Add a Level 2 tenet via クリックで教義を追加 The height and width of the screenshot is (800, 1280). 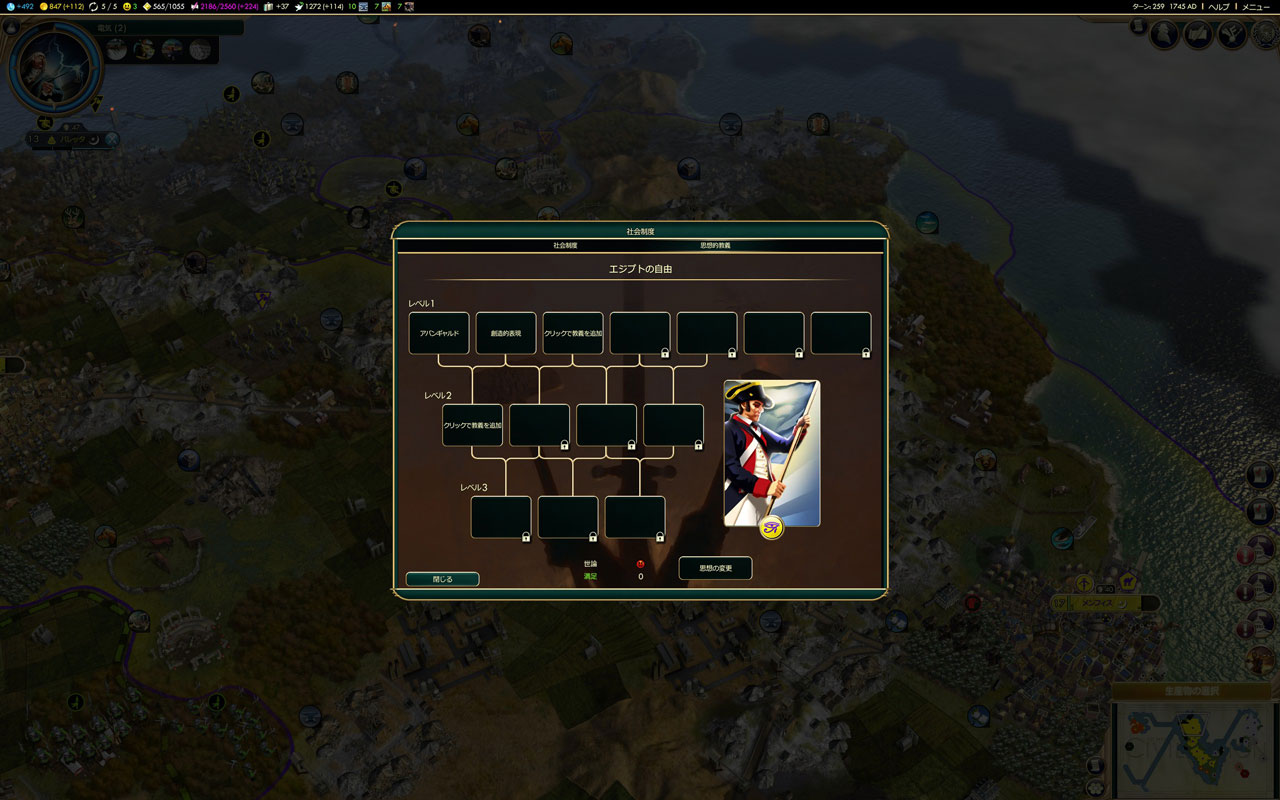472,425
